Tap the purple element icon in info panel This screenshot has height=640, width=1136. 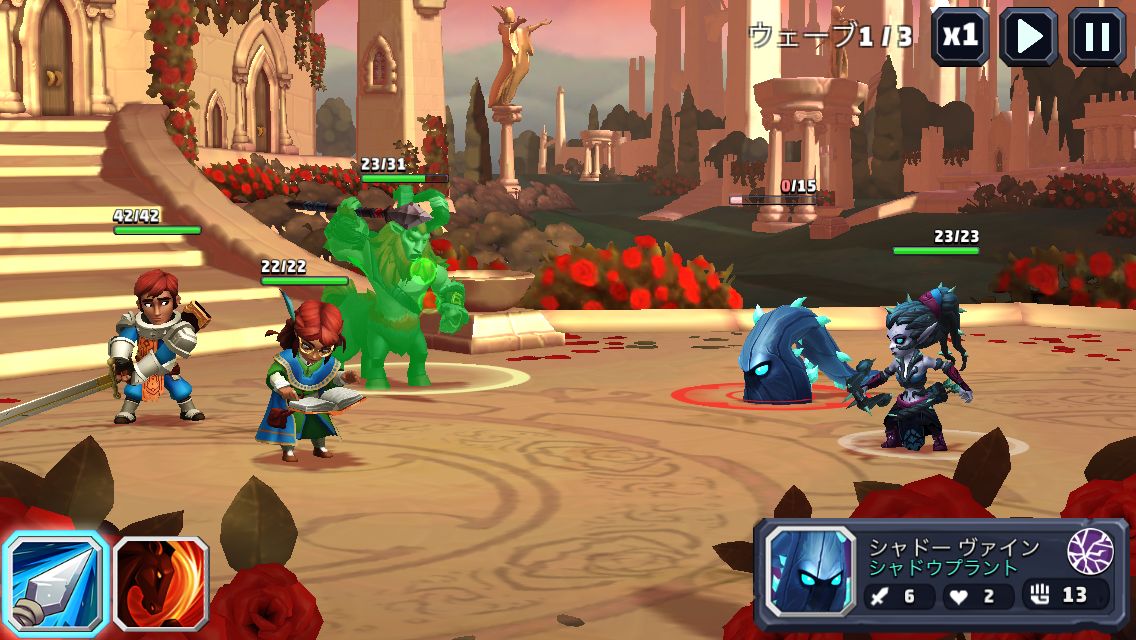pos(1090,551)
